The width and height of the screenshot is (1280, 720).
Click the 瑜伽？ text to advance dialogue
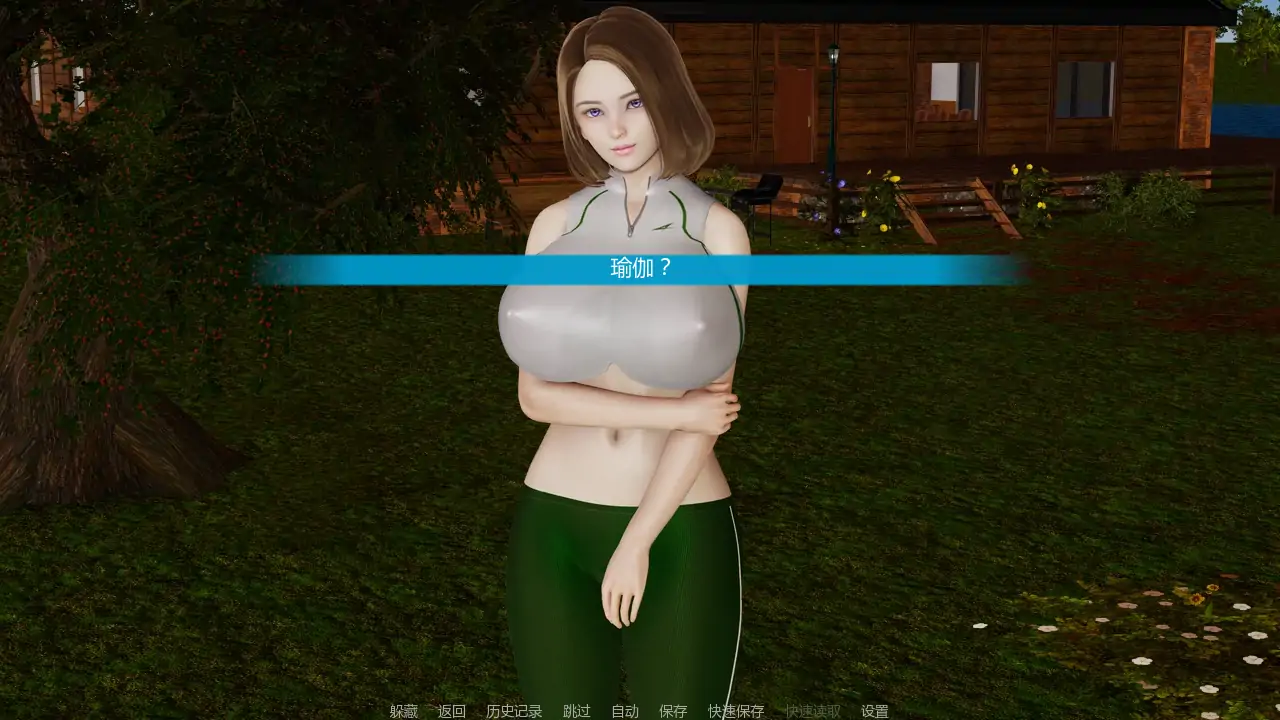pyautogui.click(x=640, y=268)
